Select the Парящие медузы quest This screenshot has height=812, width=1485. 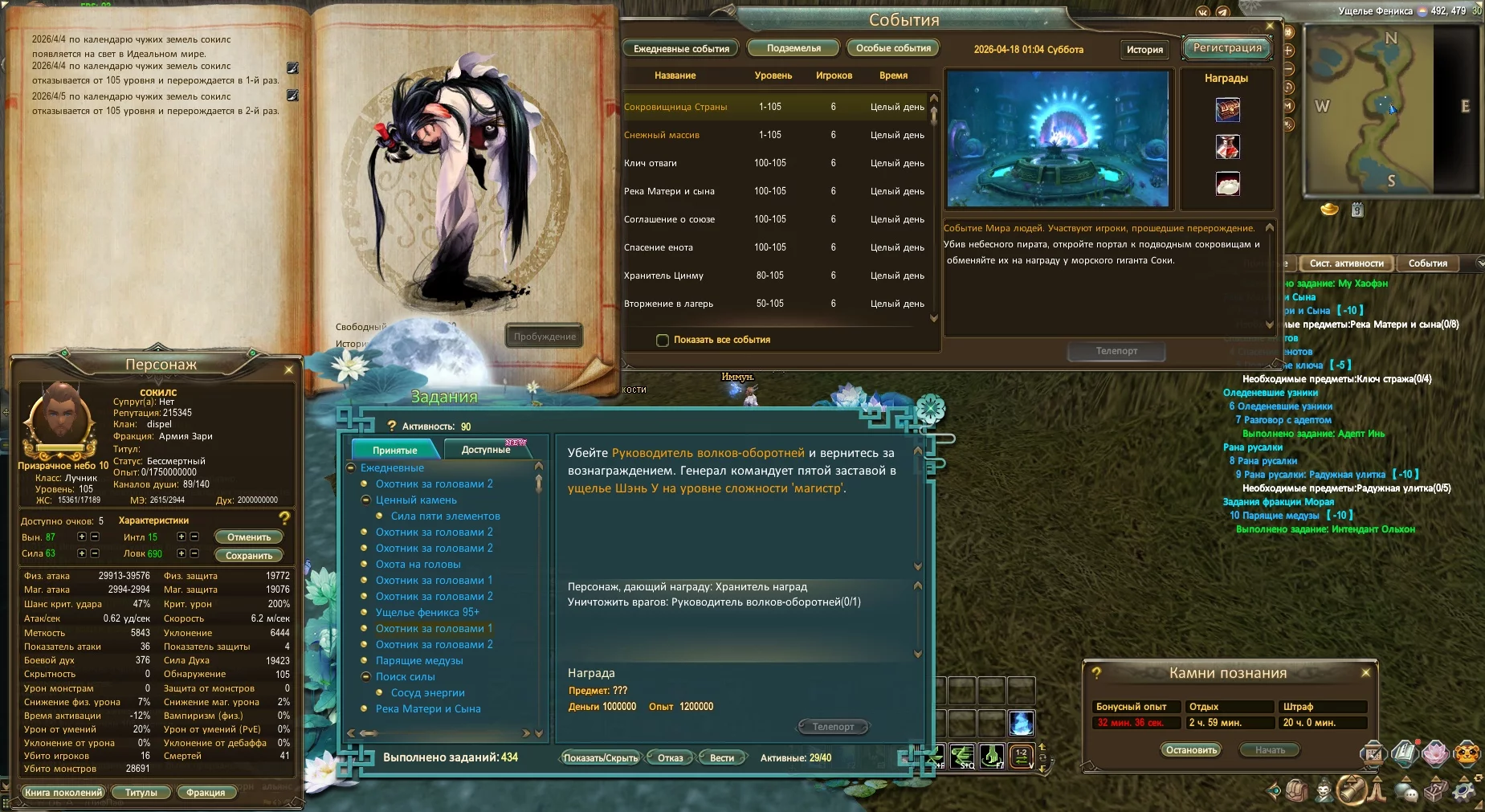pos(419,660)
